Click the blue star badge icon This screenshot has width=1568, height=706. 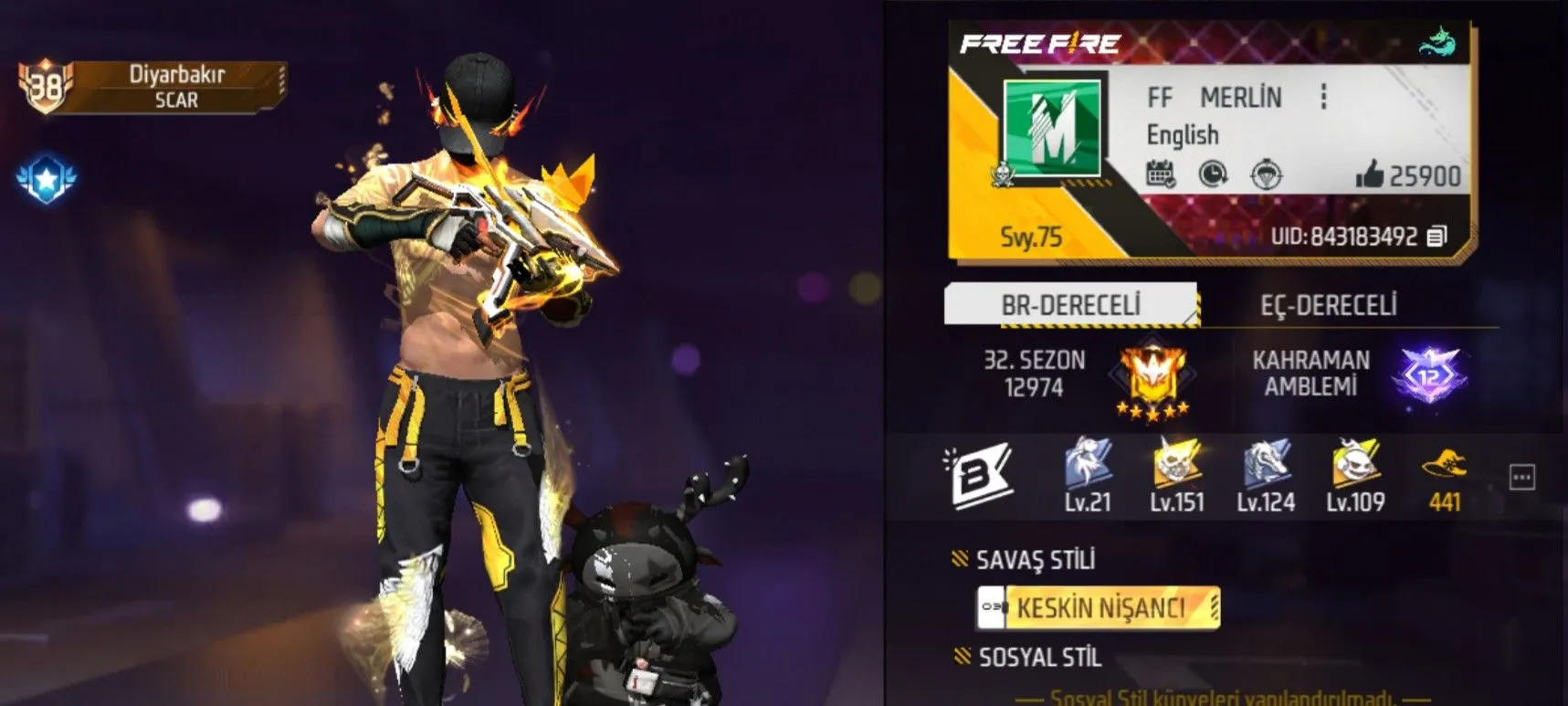pos(47,179)
